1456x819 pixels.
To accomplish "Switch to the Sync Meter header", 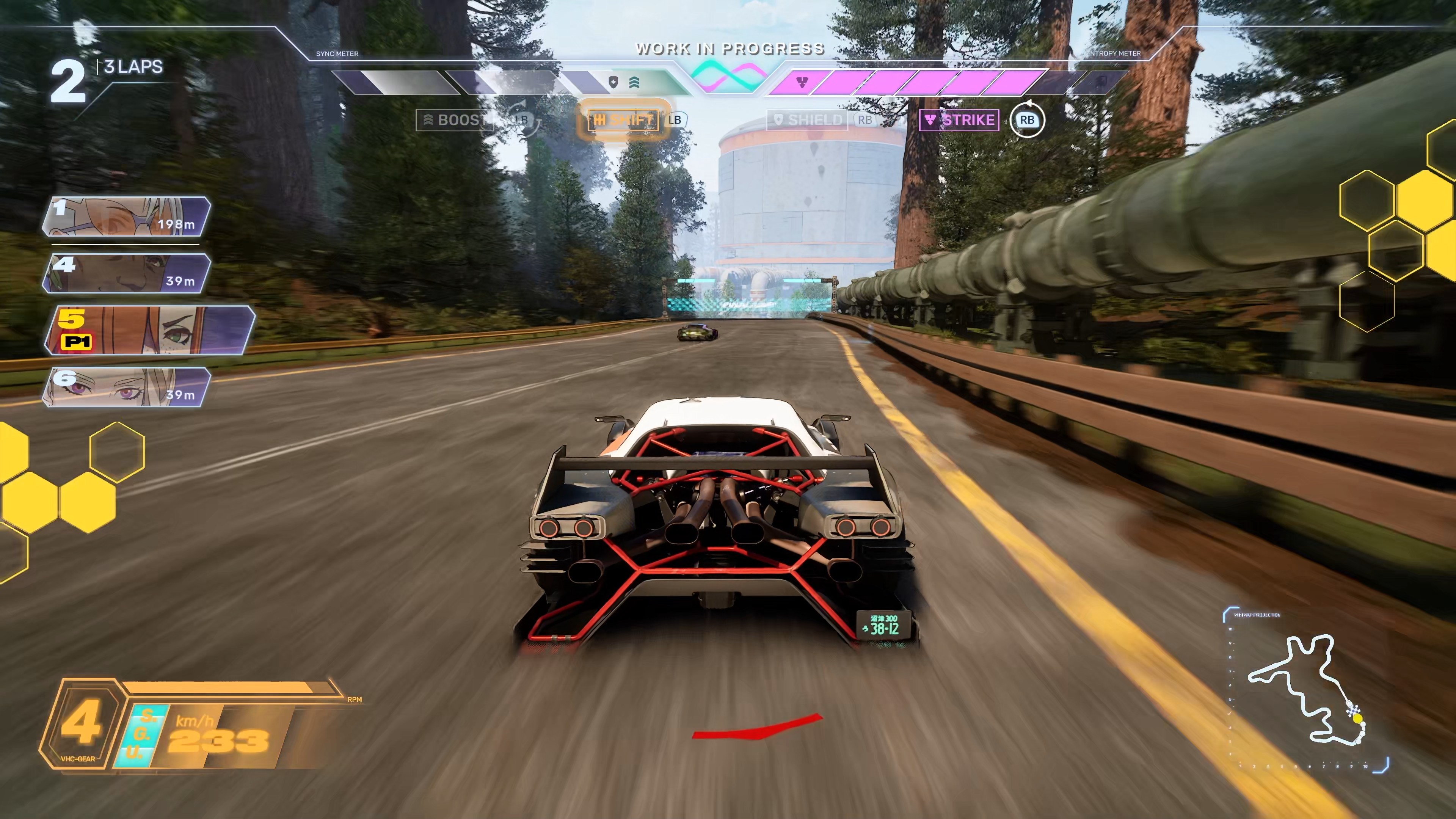I will tap(337, 54).
